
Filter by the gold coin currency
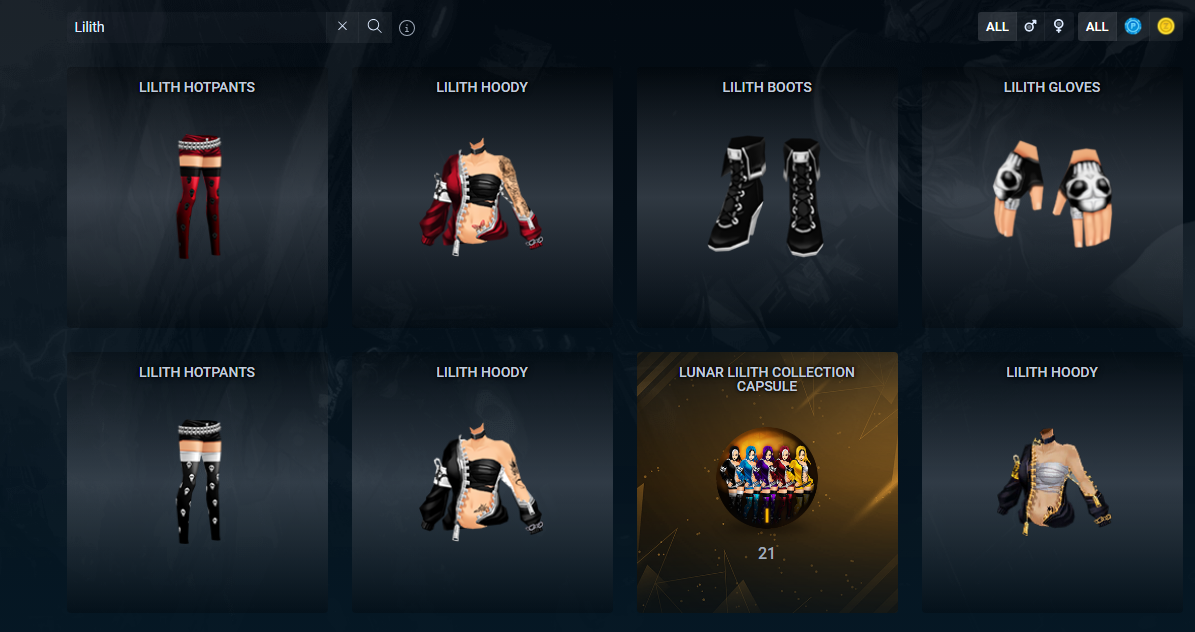(1166, 27)
